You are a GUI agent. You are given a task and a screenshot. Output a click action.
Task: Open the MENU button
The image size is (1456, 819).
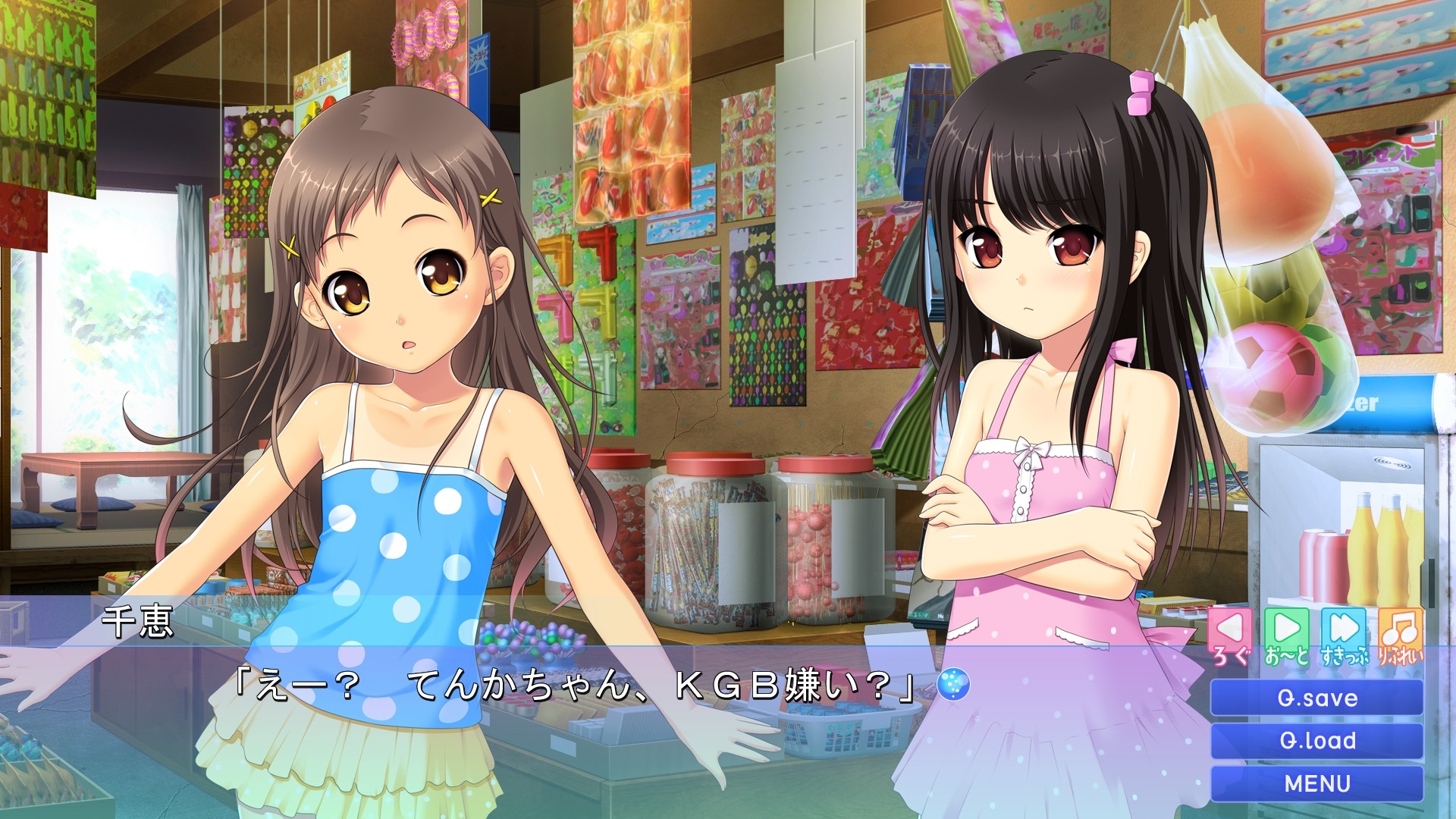(x=1316, y=783)
